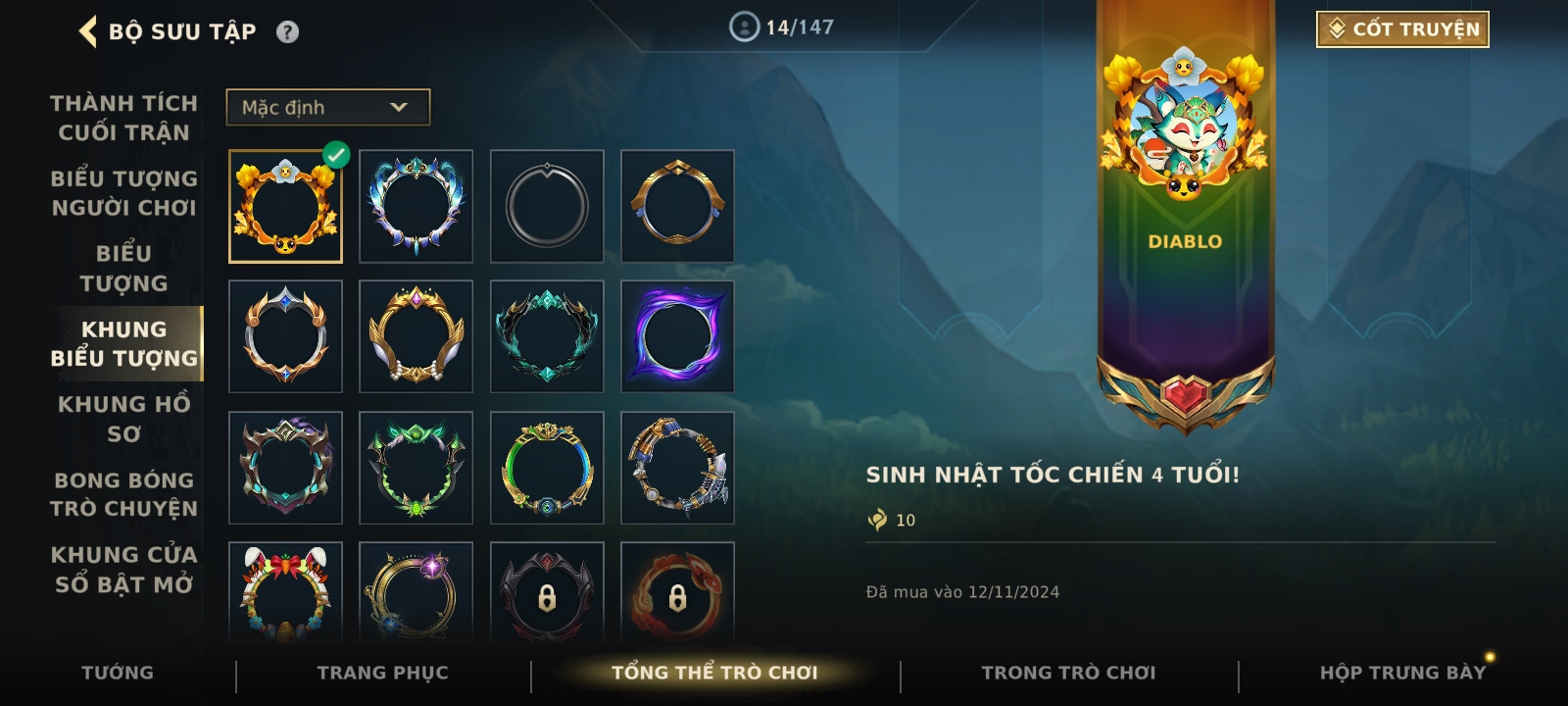Choose Khung Cửa Sổ Bật Mở category
Viewport: 1568px width, 706px height.
[x=123, y=570]
